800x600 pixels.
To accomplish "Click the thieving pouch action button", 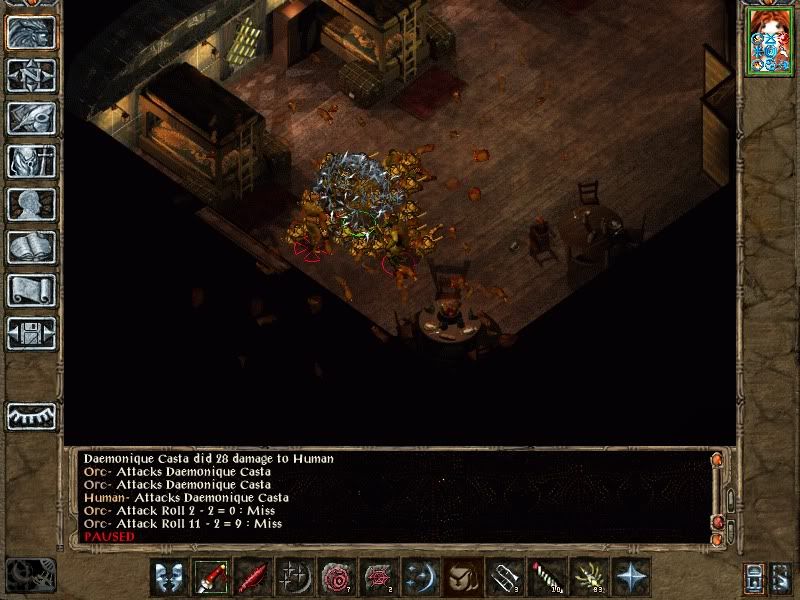I will pos(460,577).
